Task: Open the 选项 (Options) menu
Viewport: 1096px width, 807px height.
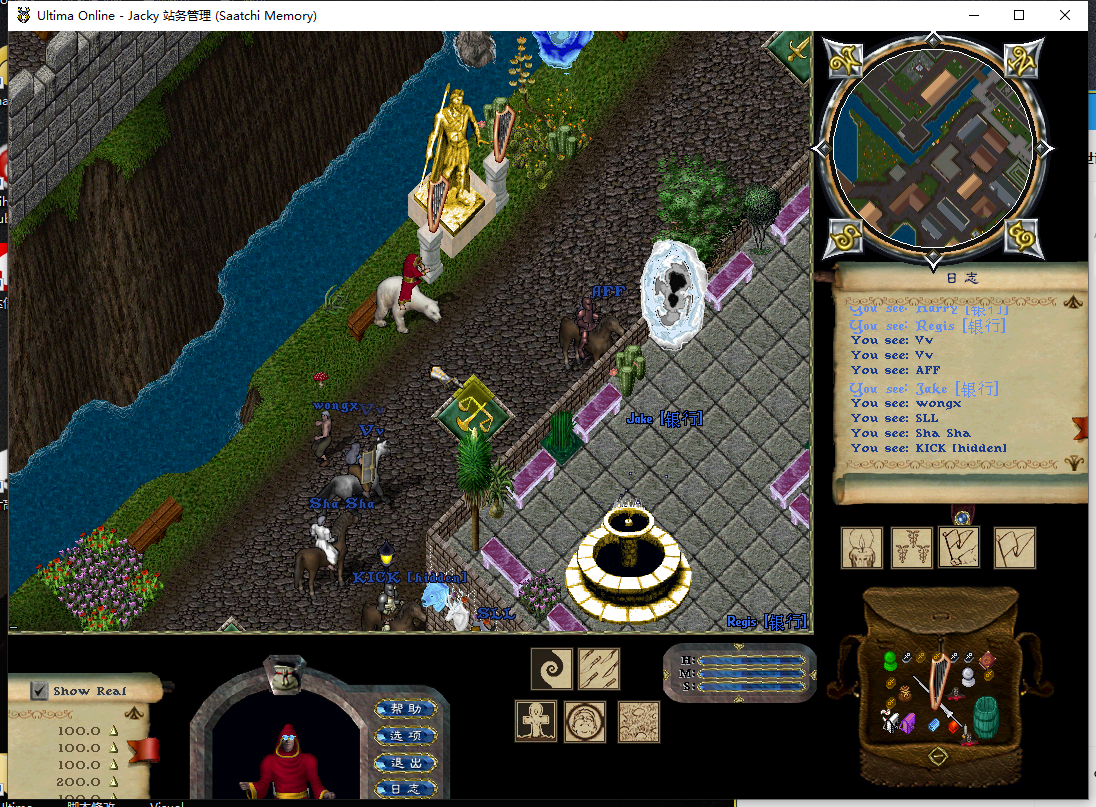Action: 406,736
